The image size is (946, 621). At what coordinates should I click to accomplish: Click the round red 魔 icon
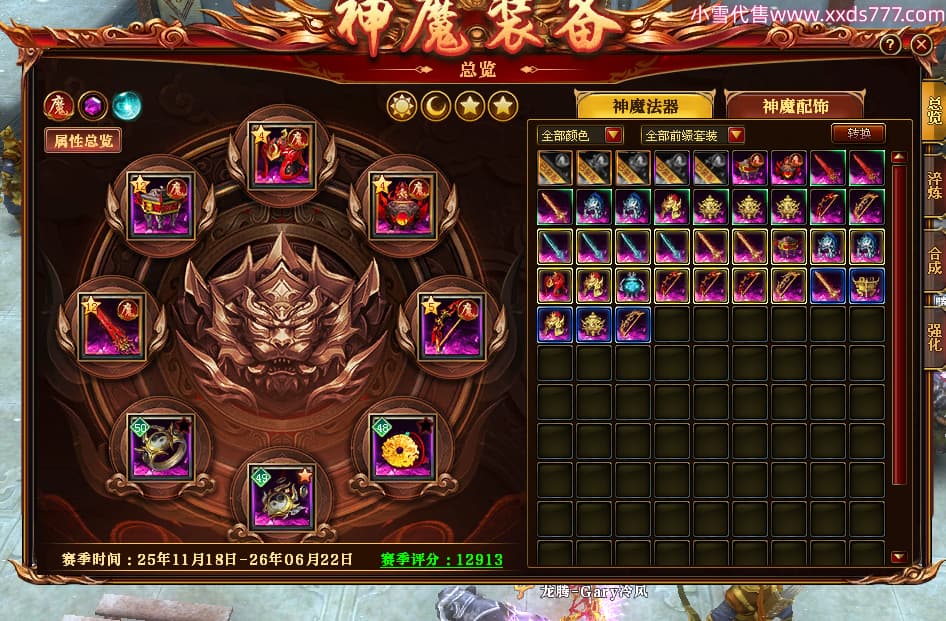[x=58, y=105]
